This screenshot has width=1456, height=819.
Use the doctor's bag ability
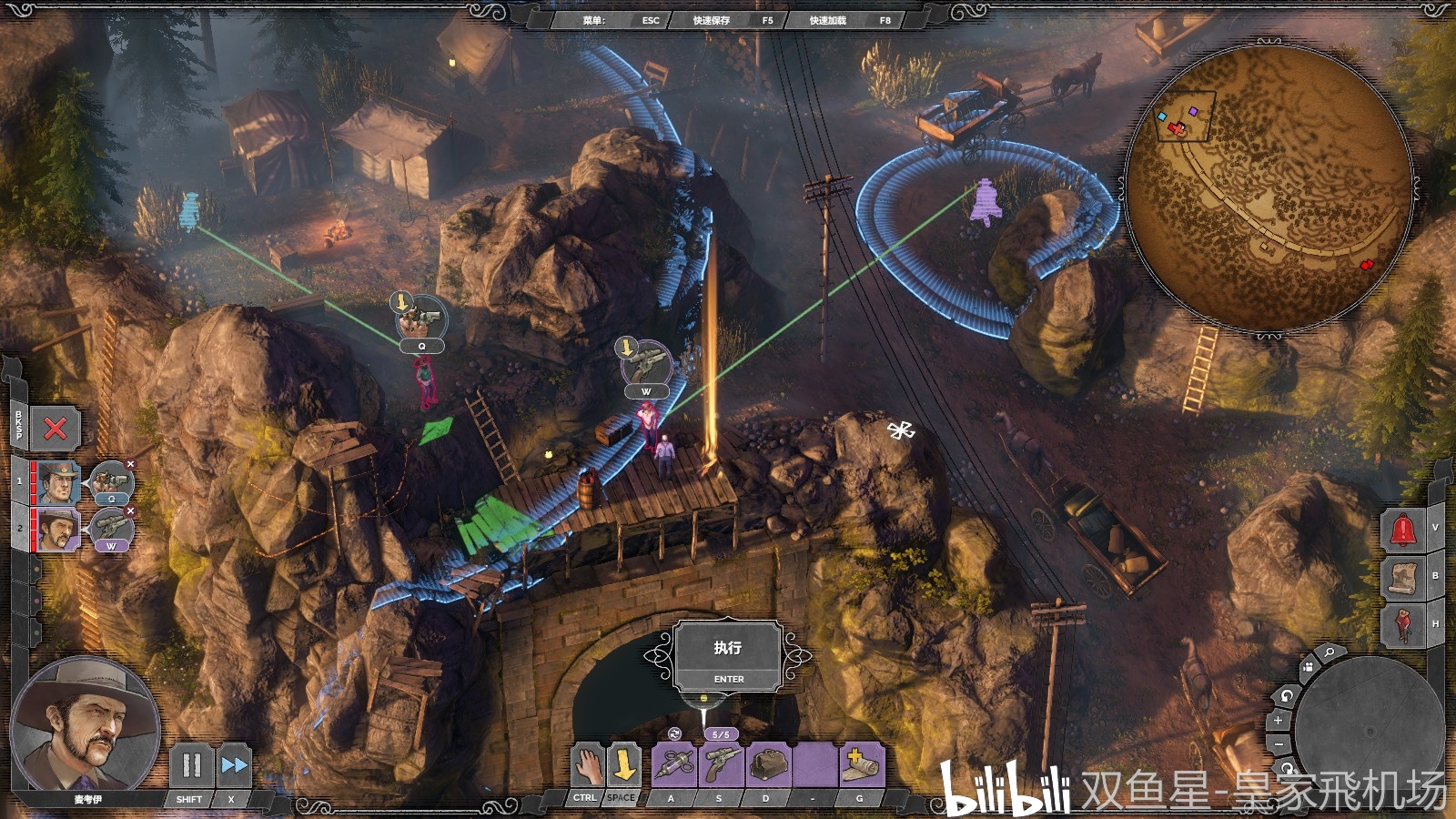pyautogui.click(x=768, y=765)
